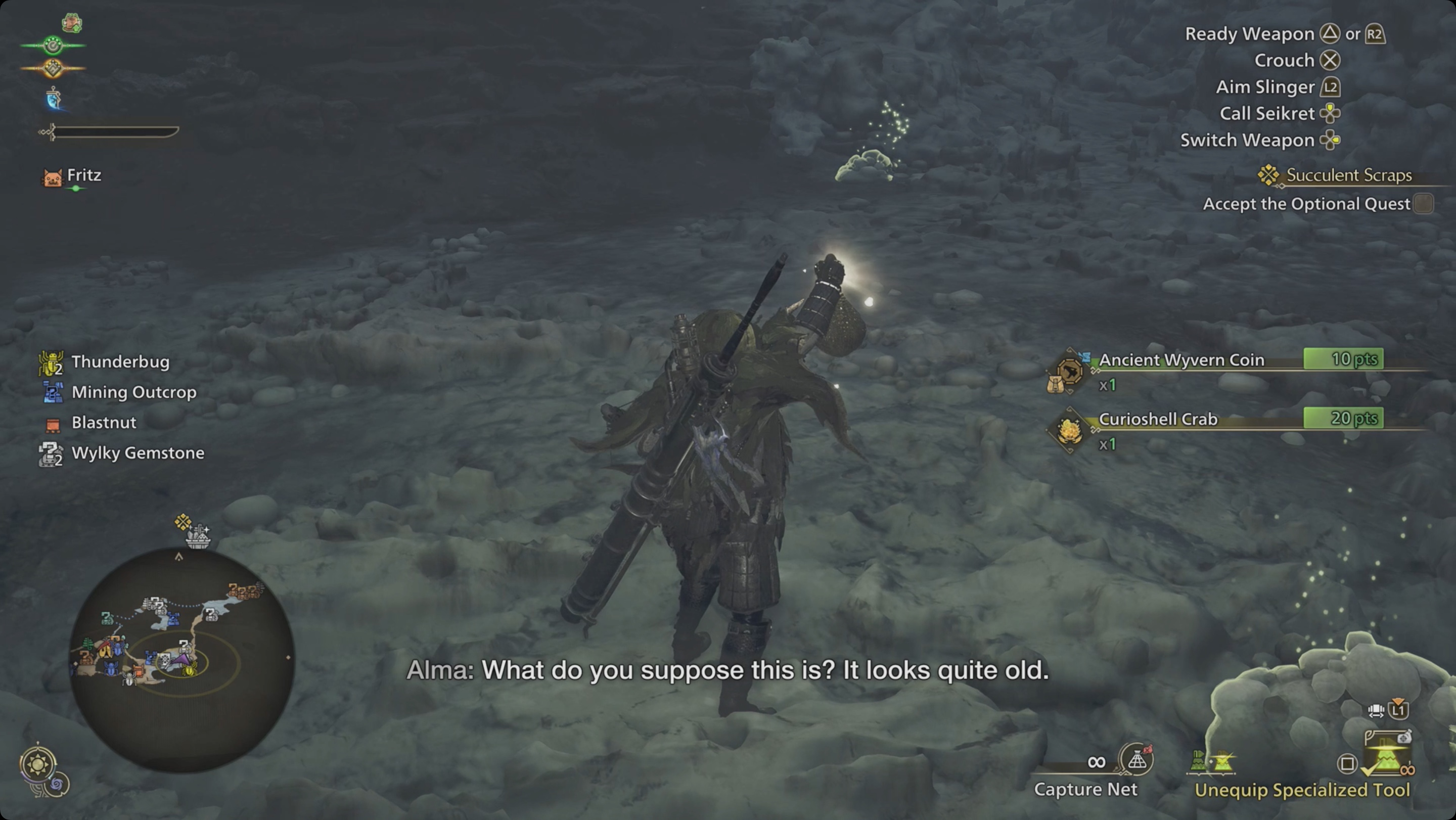Click the Succulent Scraps quest icon

pyautogui.click(x=1268, y=175)
